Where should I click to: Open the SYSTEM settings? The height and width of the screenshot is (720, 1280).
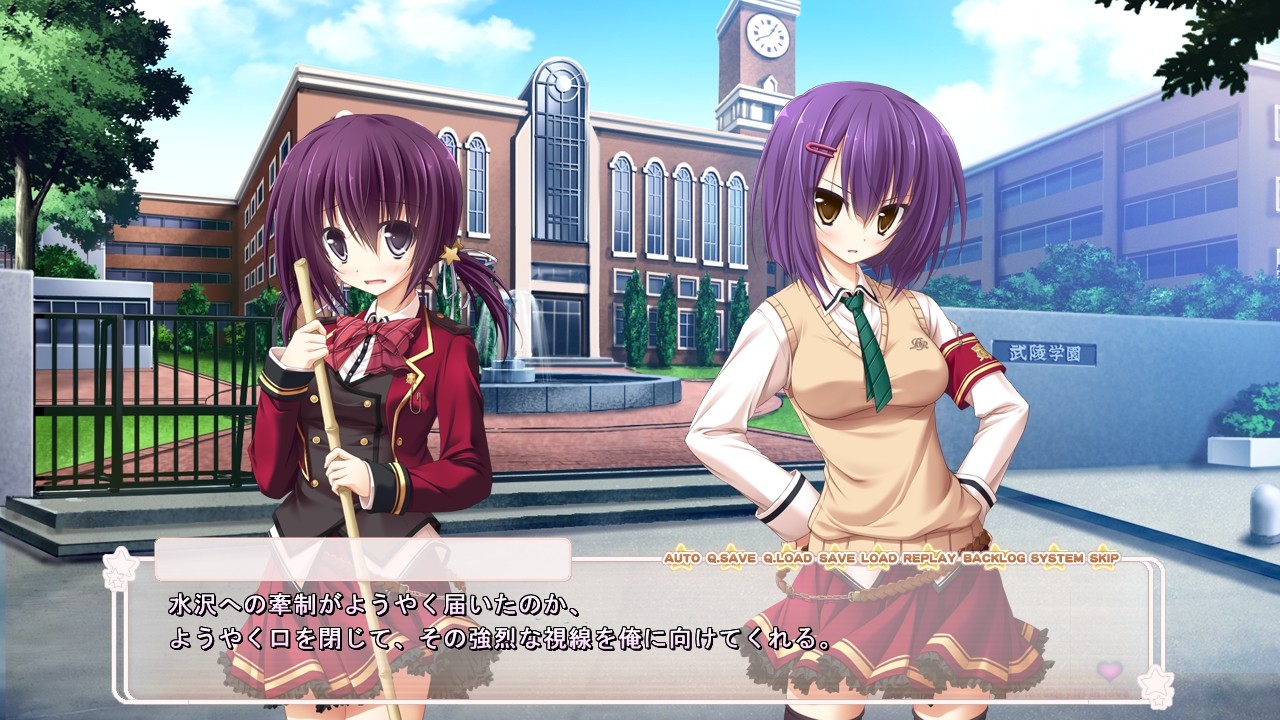pos(1058,557)
